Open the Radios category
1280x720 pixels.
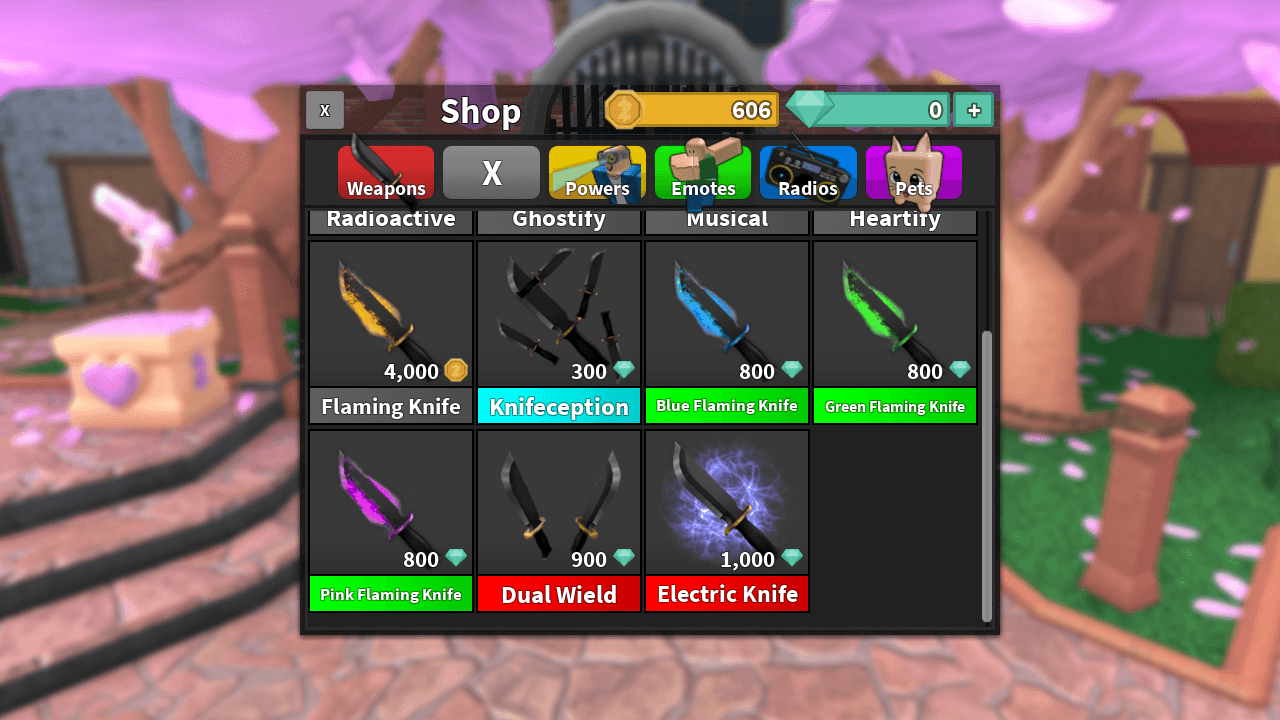(808, 173)
